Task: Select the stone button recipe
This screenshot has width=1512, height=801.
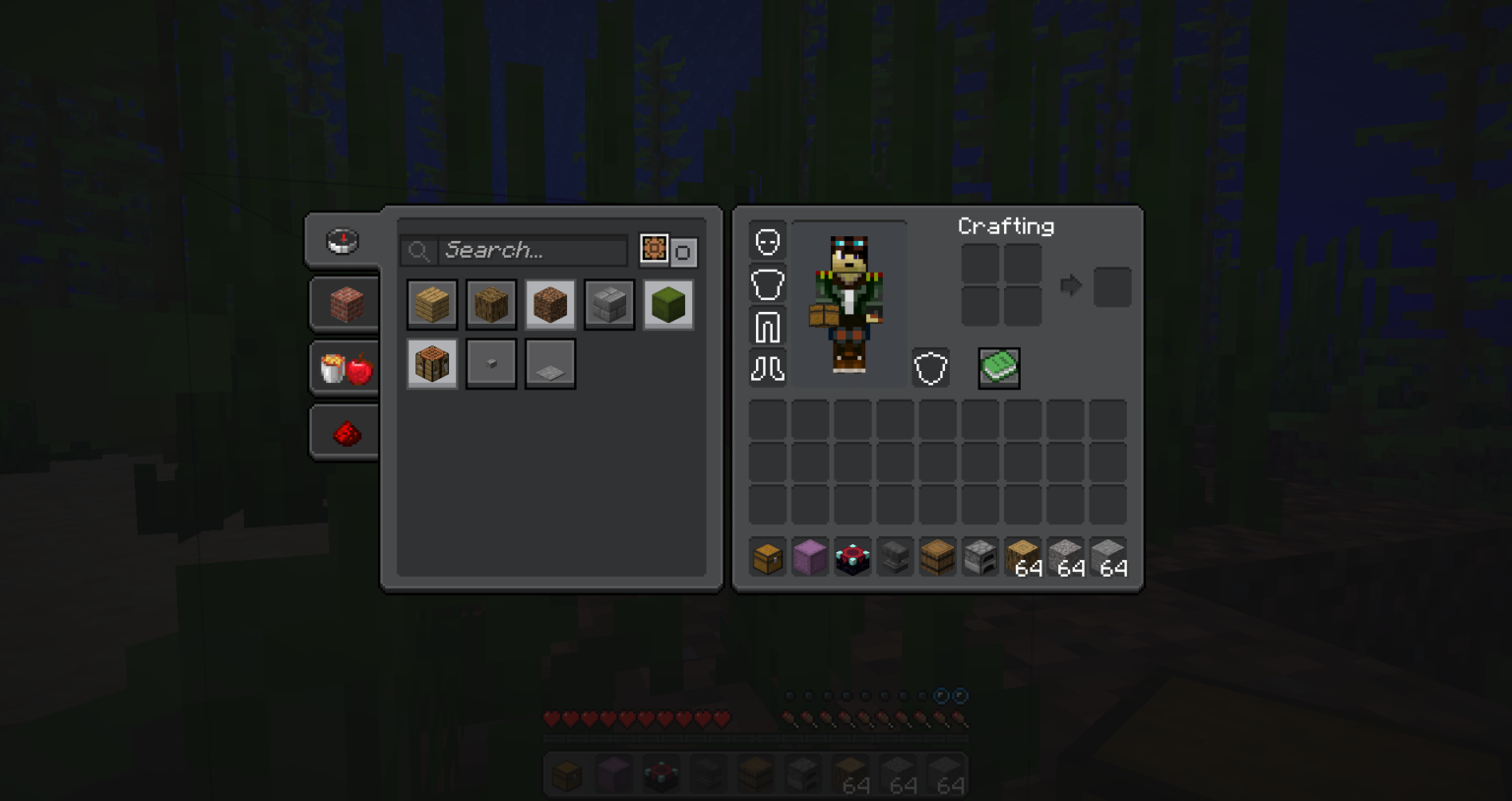Action: 491,362
